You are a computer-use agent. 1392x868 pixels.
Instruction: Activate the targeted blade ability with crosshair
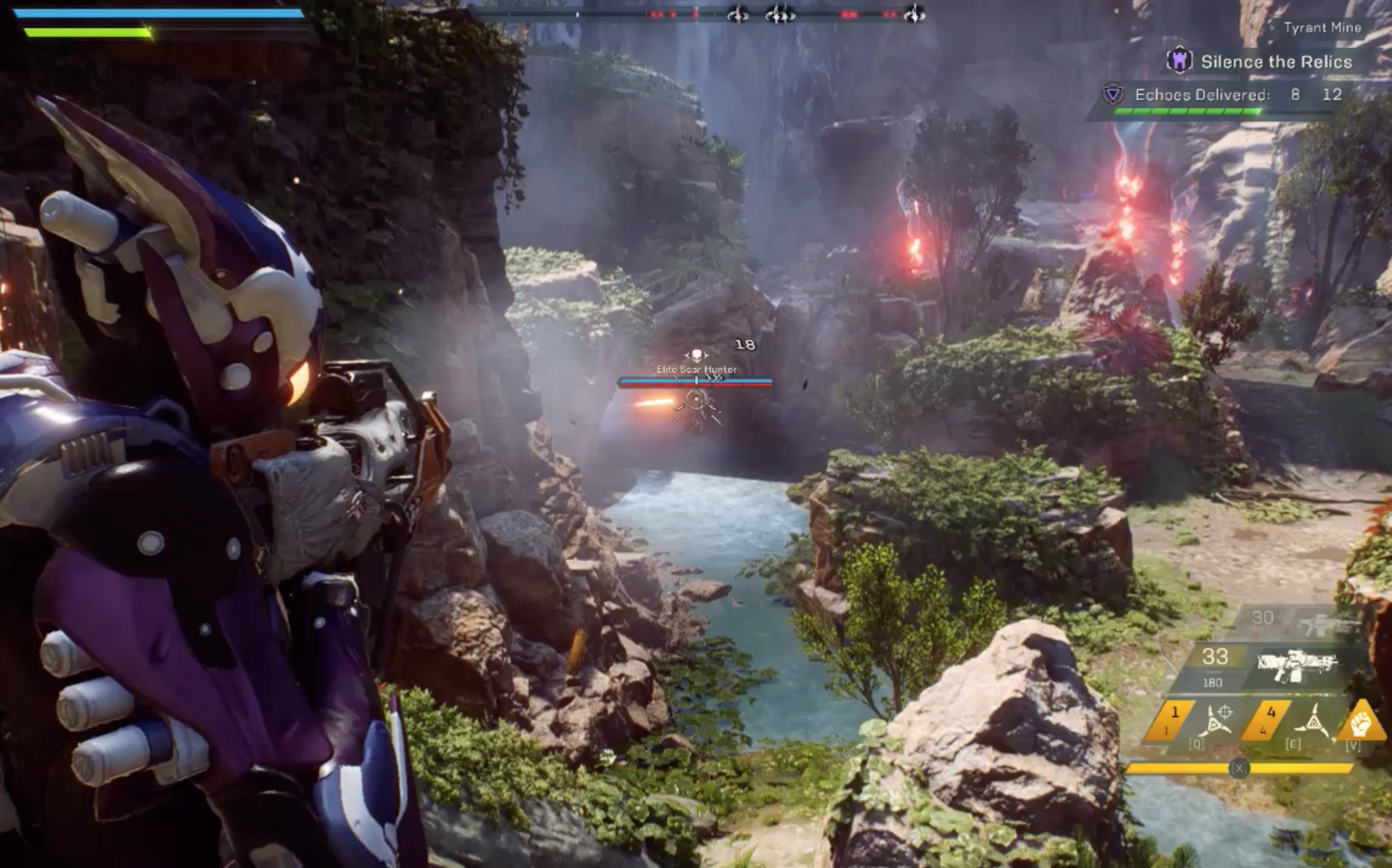(x=1217, y=720)
